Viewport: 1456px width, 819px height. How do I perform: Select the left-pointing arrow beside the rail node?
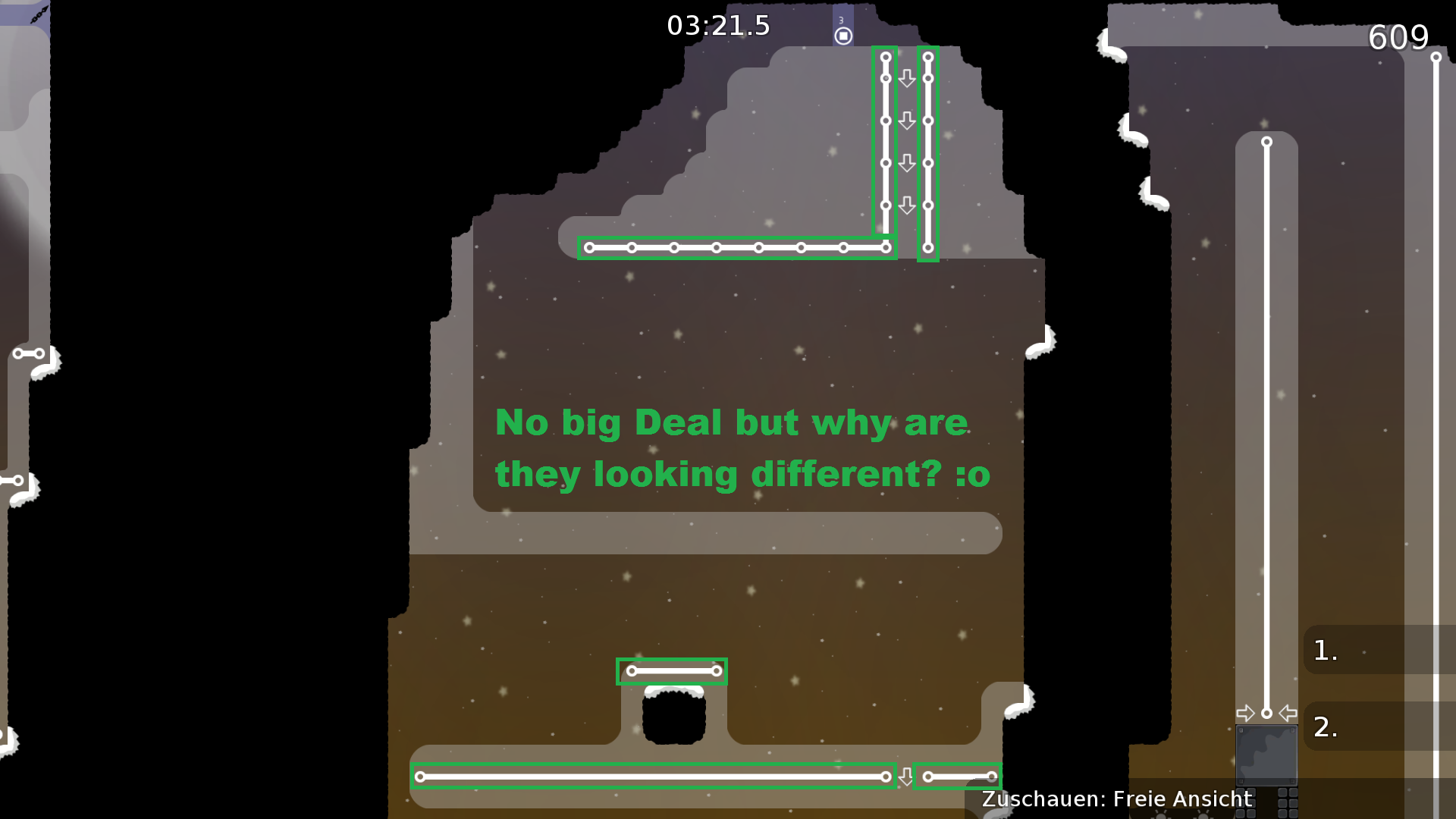tap(1287, 712)
